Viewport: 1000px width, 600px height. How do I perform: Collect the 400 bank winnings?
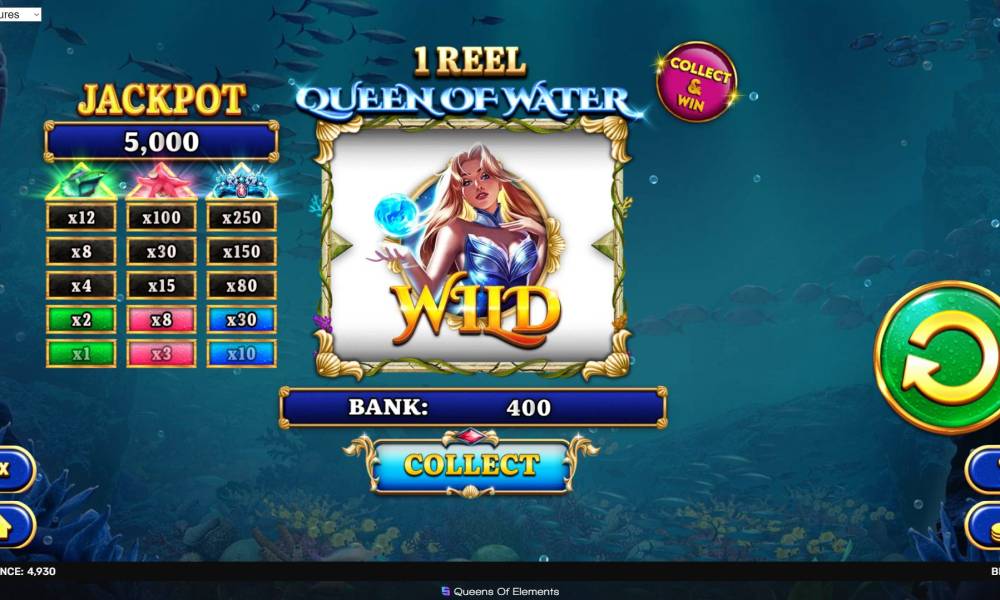tap(471, 465)
